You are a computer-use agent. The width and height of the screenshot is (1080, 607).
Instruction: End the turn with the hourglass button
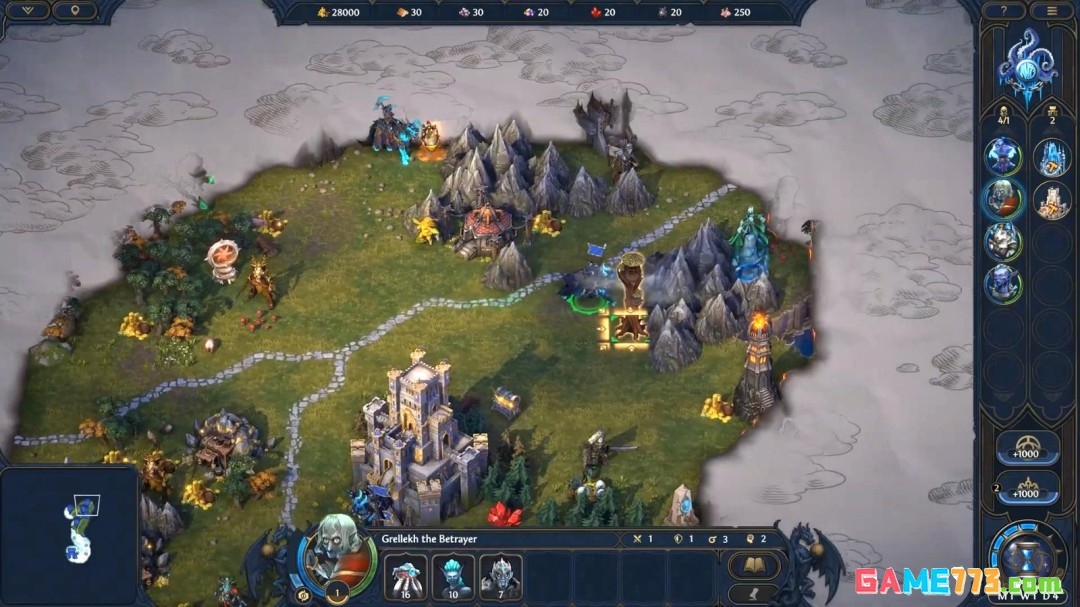[1028, 555]
